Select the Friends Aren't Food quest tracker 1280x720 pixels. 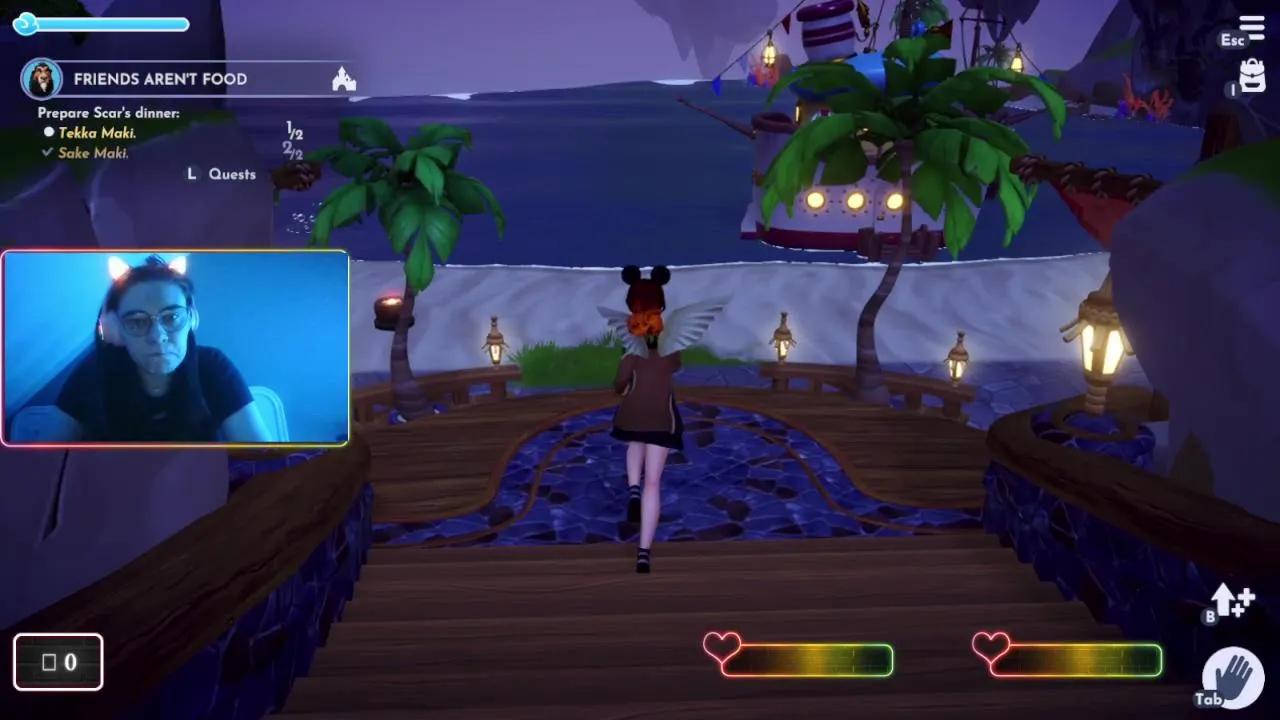pyautogui.click(x=160, y=79)
